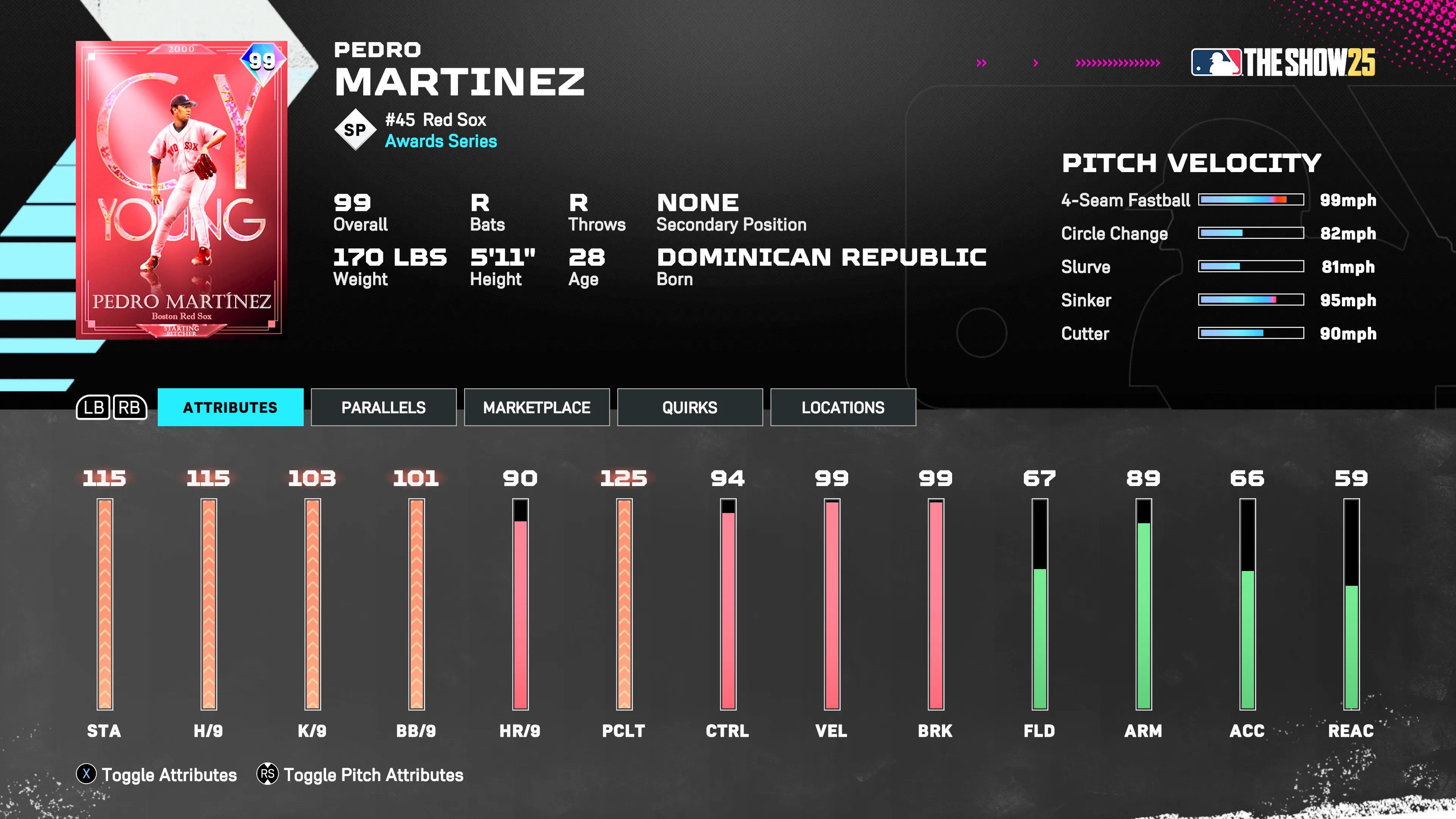The image size is (1456, 819).
Task: Expand the Locations section
Action: (x=843, y=407)
